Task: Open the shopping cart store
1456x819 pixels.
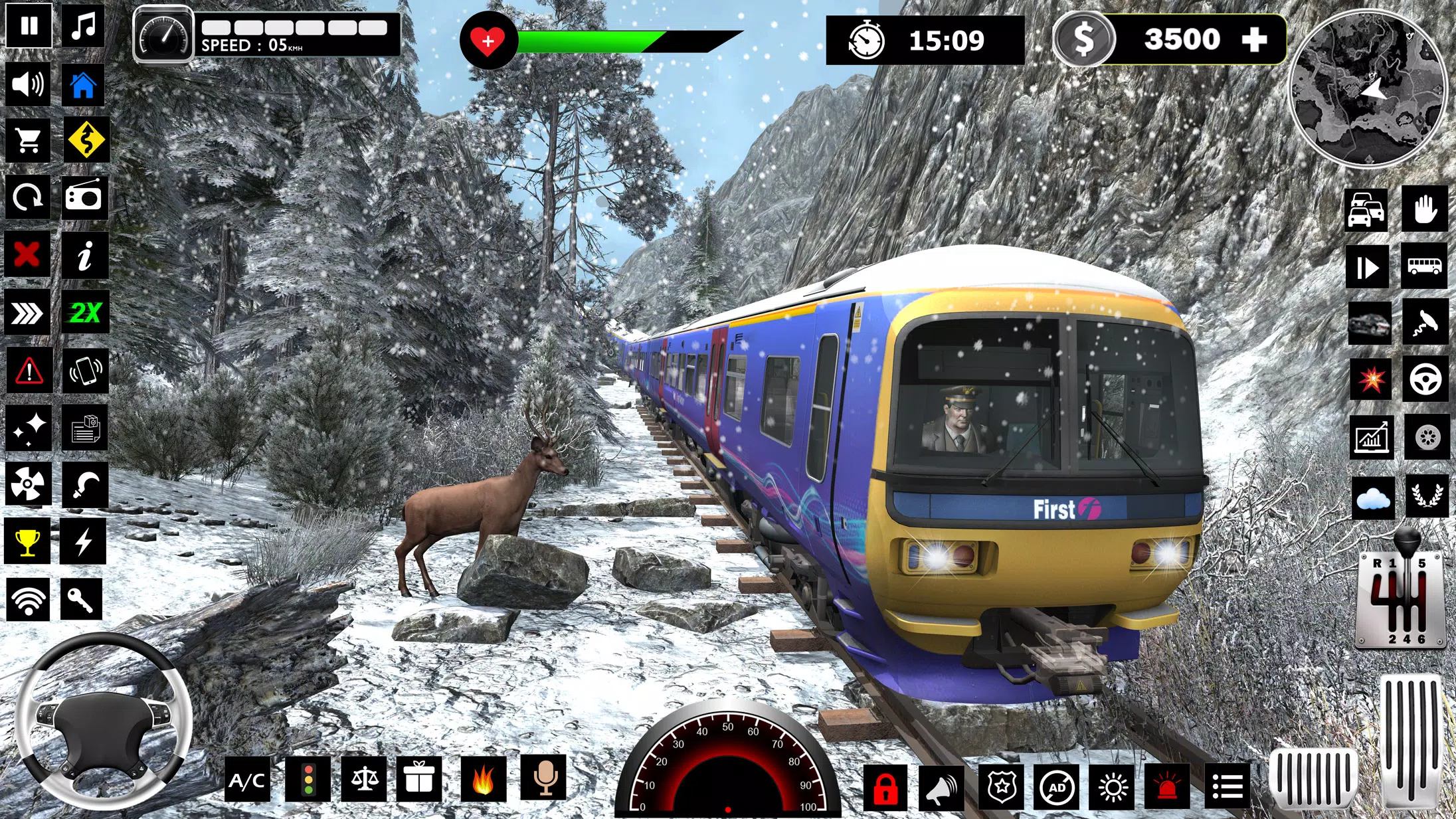Action: [28, 140]
